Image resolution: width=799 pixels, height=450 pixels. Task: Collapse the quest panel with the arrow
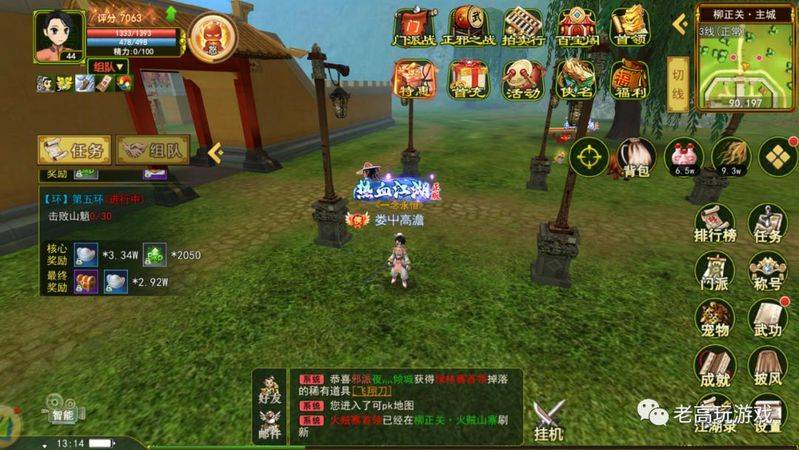click(x=214, y=151)
